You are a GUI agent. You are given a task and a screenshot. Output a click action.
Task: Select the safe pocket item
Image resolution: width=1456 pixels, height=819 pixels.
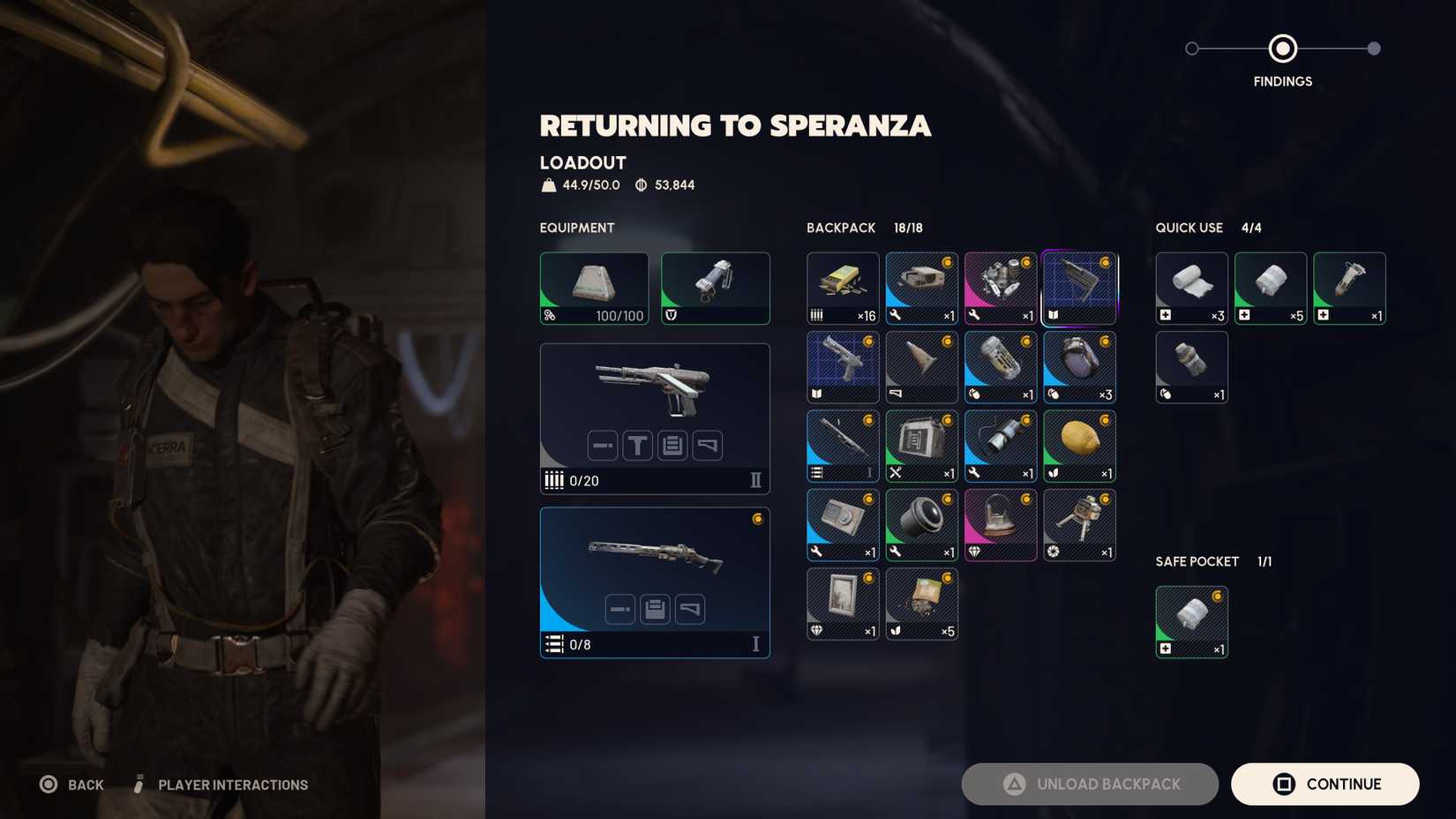point(1191,621)
